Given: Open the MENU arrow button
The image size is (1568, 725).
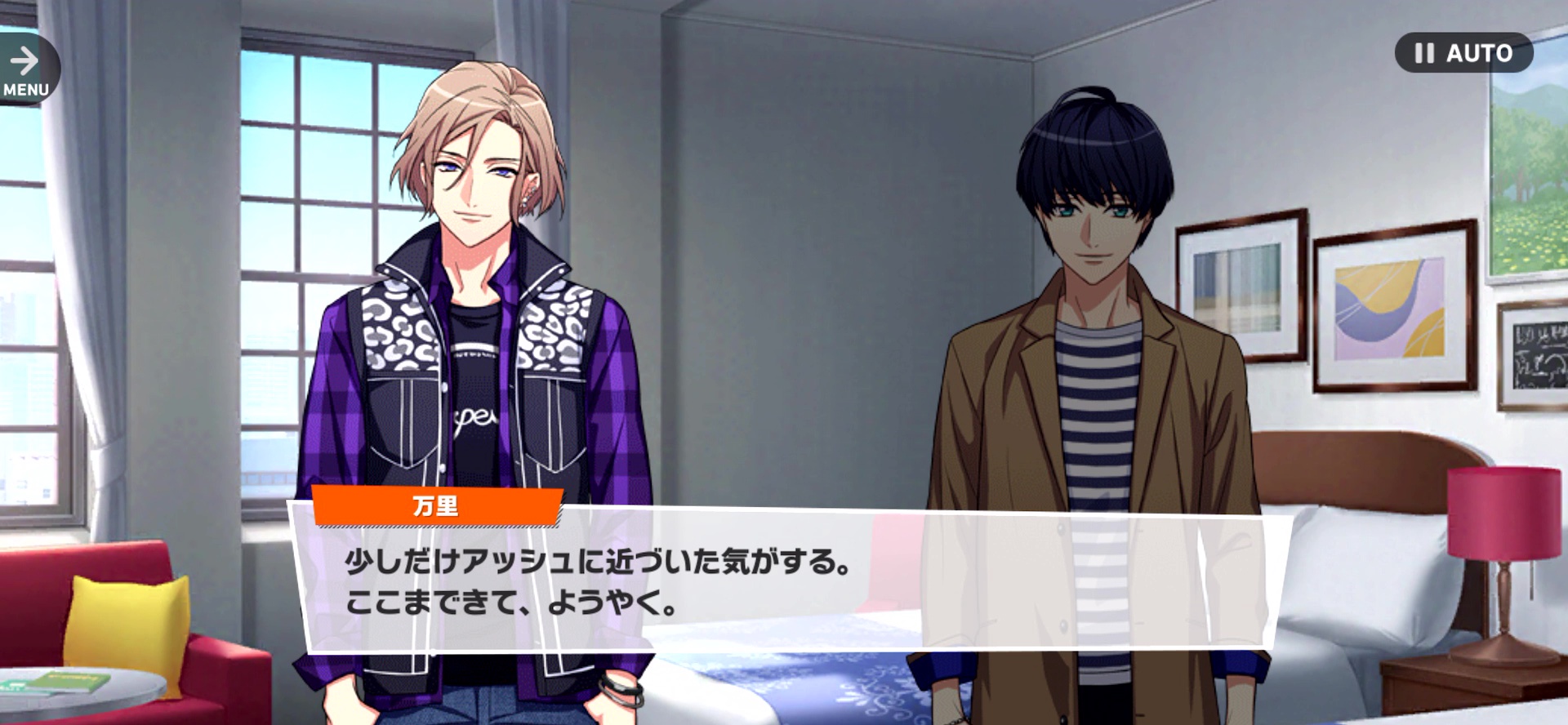Looking at the screenshot, I should point(26,69).
